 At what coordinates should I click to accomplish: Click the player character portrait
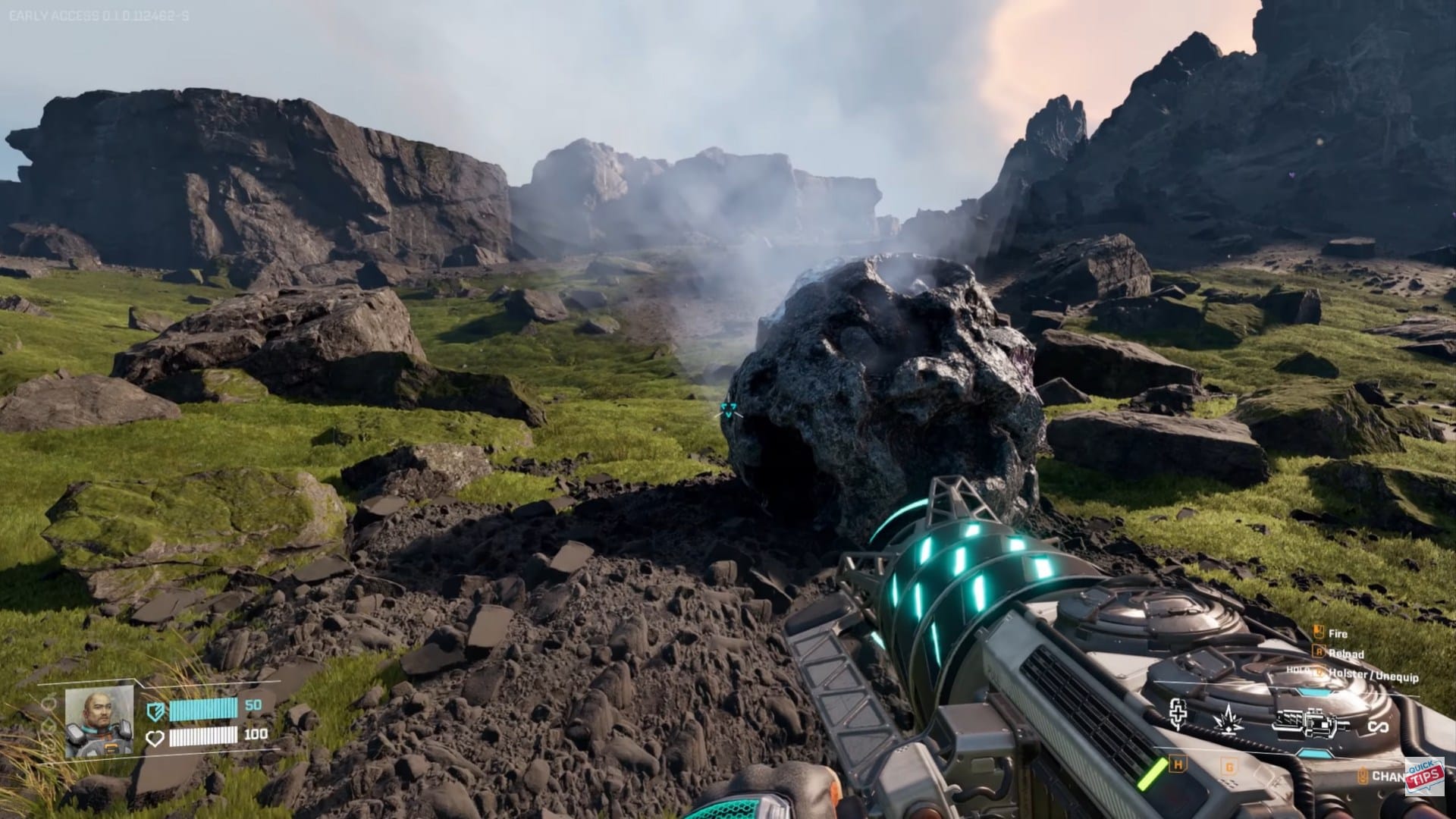point(99,721)
